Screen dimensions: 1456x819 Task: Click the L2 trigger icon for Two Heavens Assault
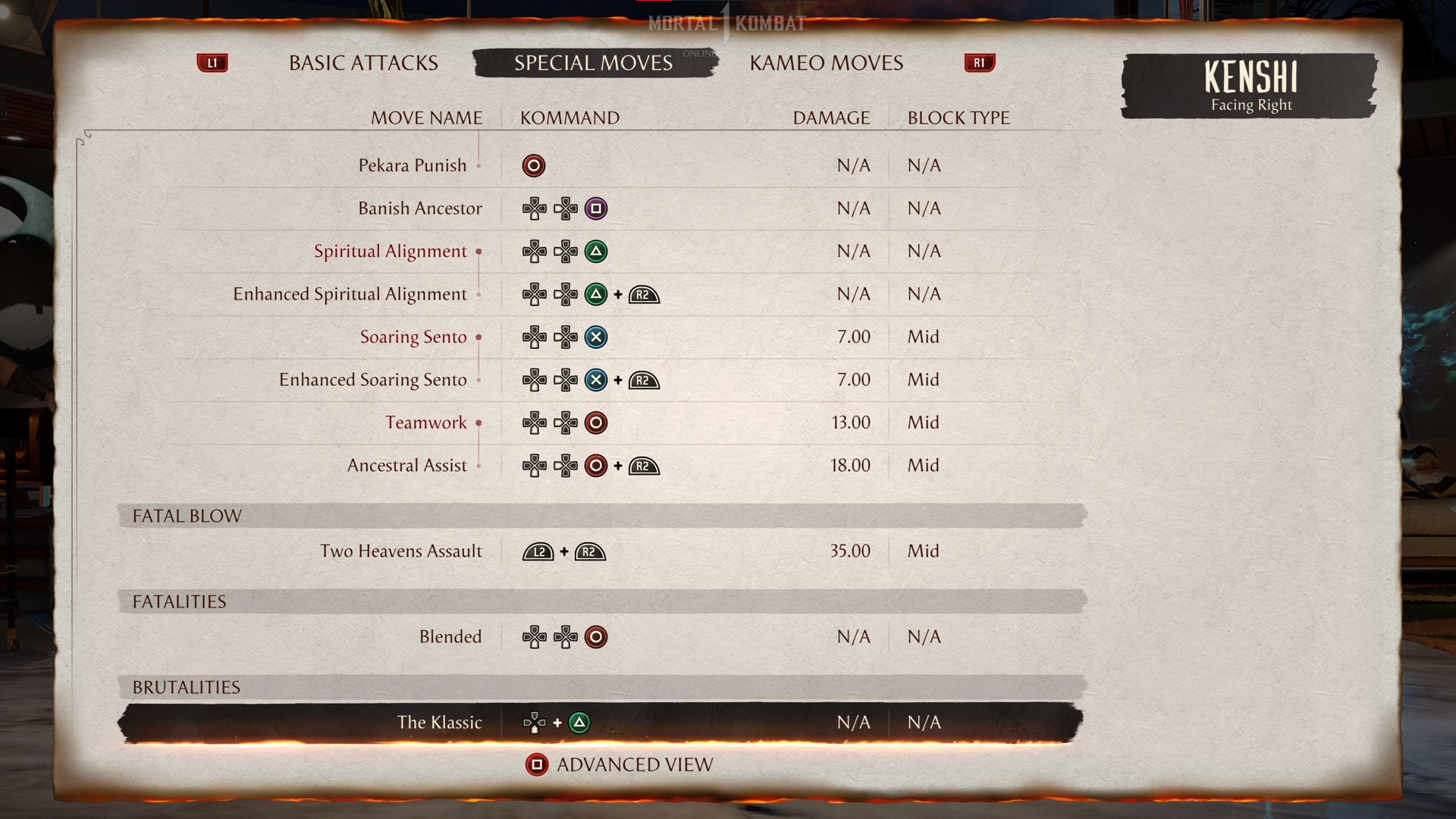point(540,551)
